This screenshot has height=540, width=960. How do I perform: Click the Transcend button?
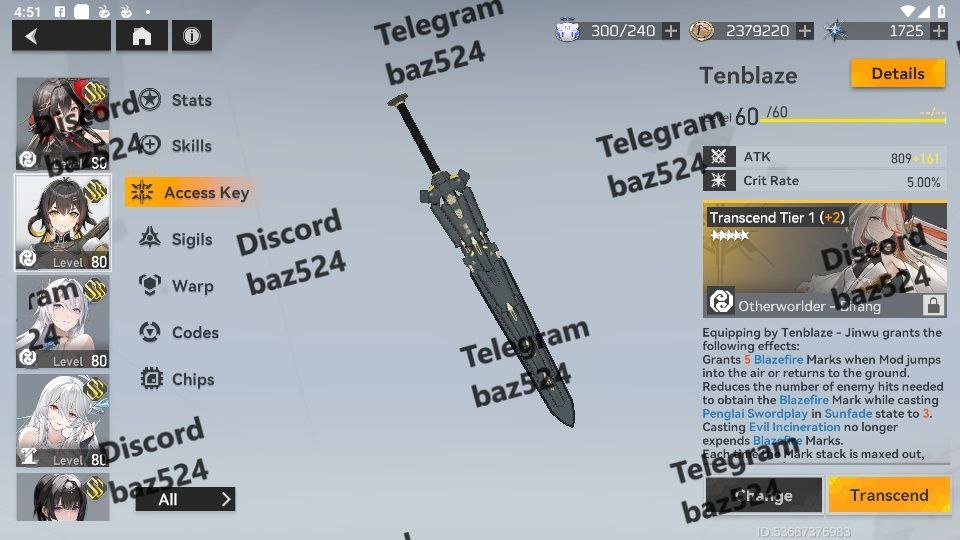[888, 495]
